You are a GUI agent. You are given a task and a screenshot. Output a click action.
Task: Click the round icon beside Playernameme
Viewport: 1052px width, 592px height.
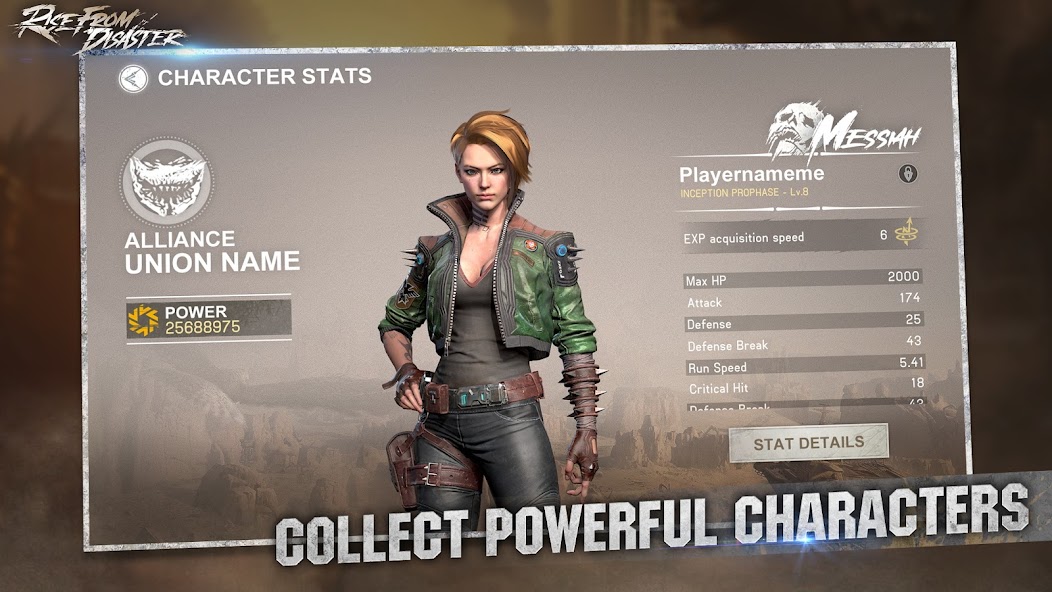[x=908, y=174]
